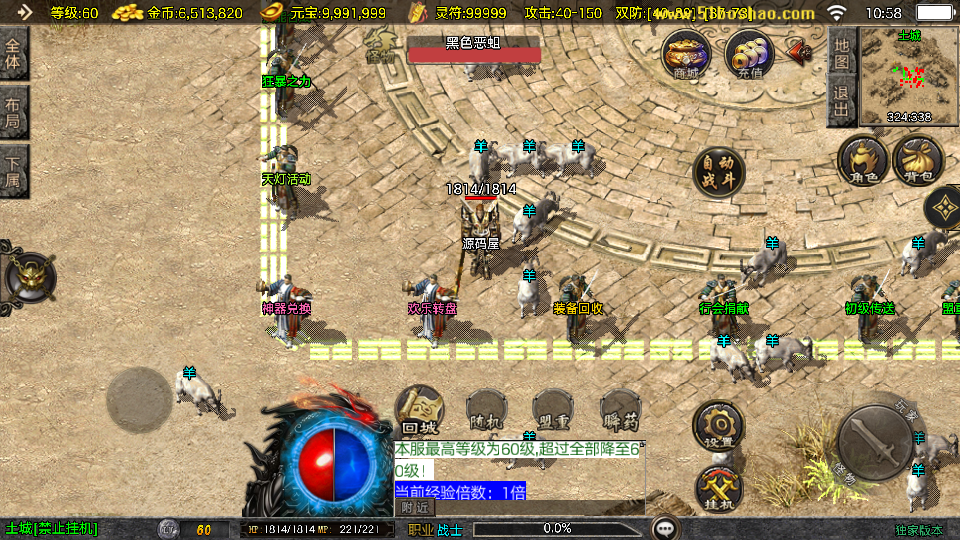Open the 充值 recharge coins icon
The width and height of the screenshot is (960, 540).
coord(749,54)
